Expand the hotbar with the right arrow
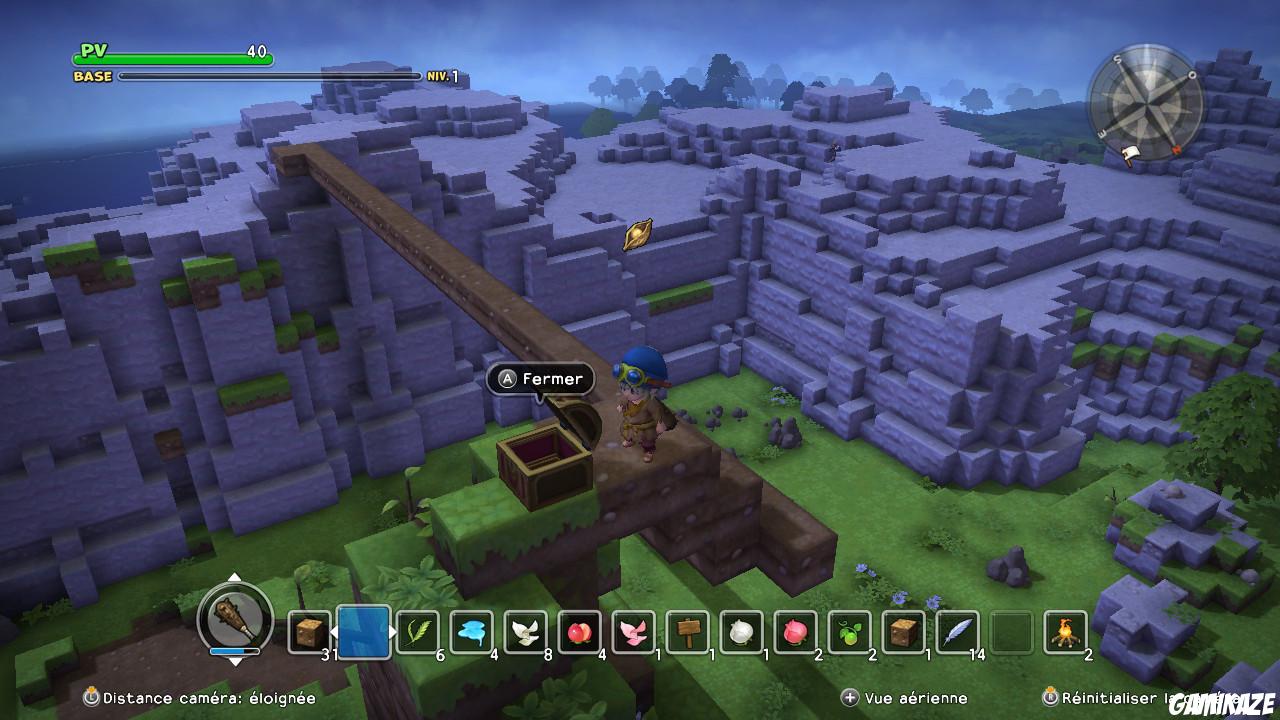The height and width of the screenshot is (720, 1280). [x=394, y=633]
